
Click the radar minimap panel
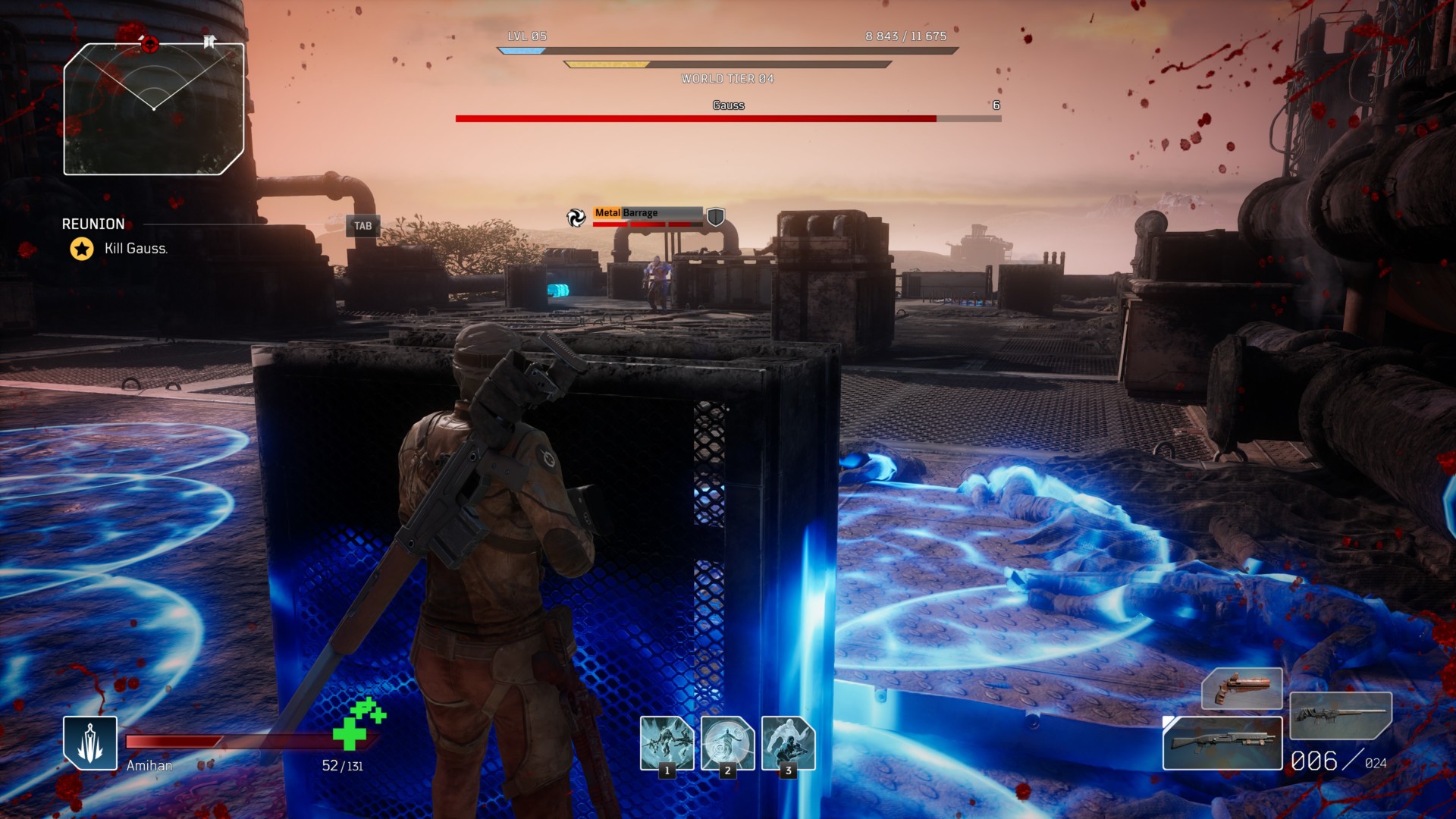tap(154, 108)
